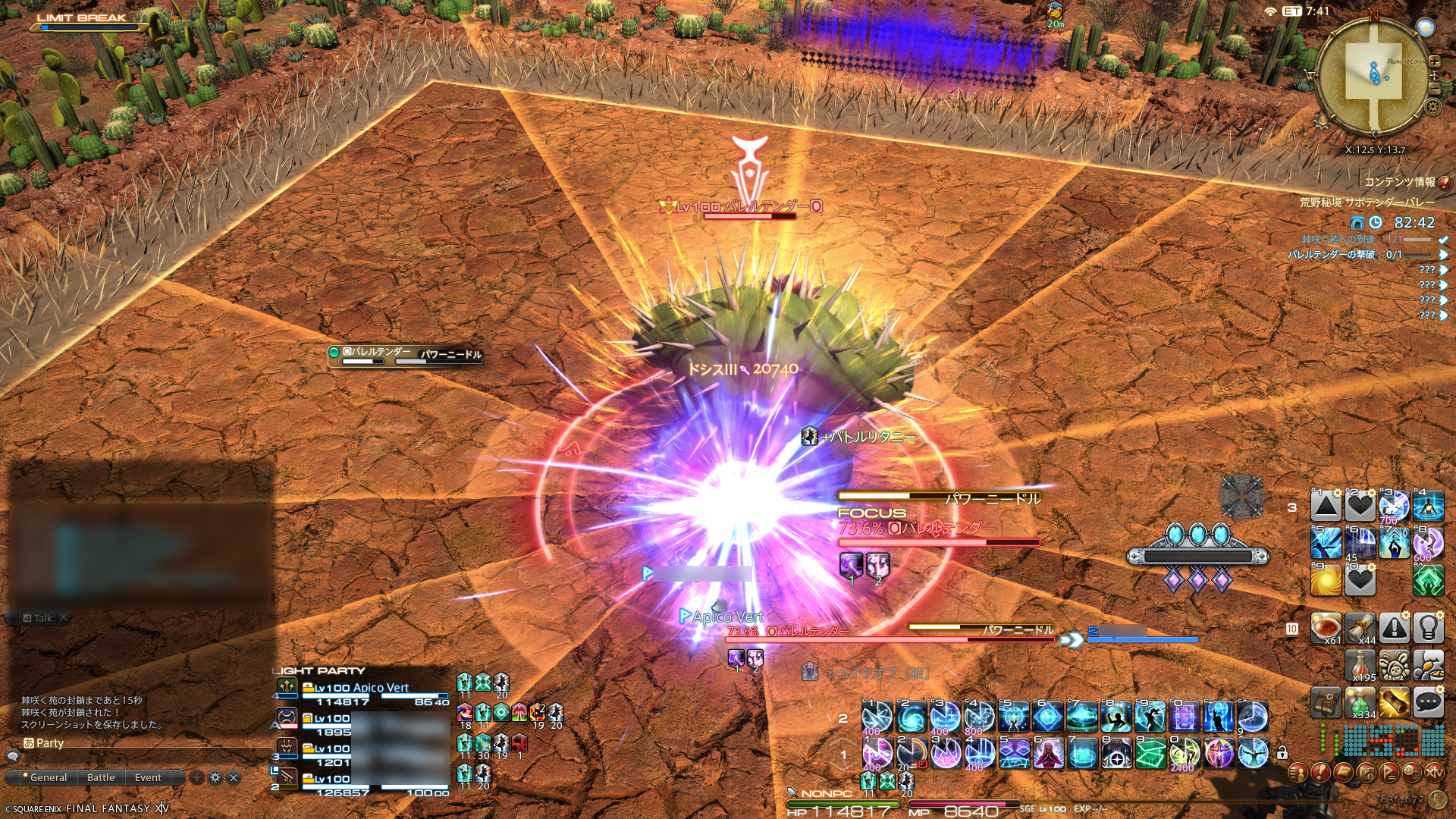Switch to the Battle chat tab
The image size is (1456, 819).
coord(101,777)
